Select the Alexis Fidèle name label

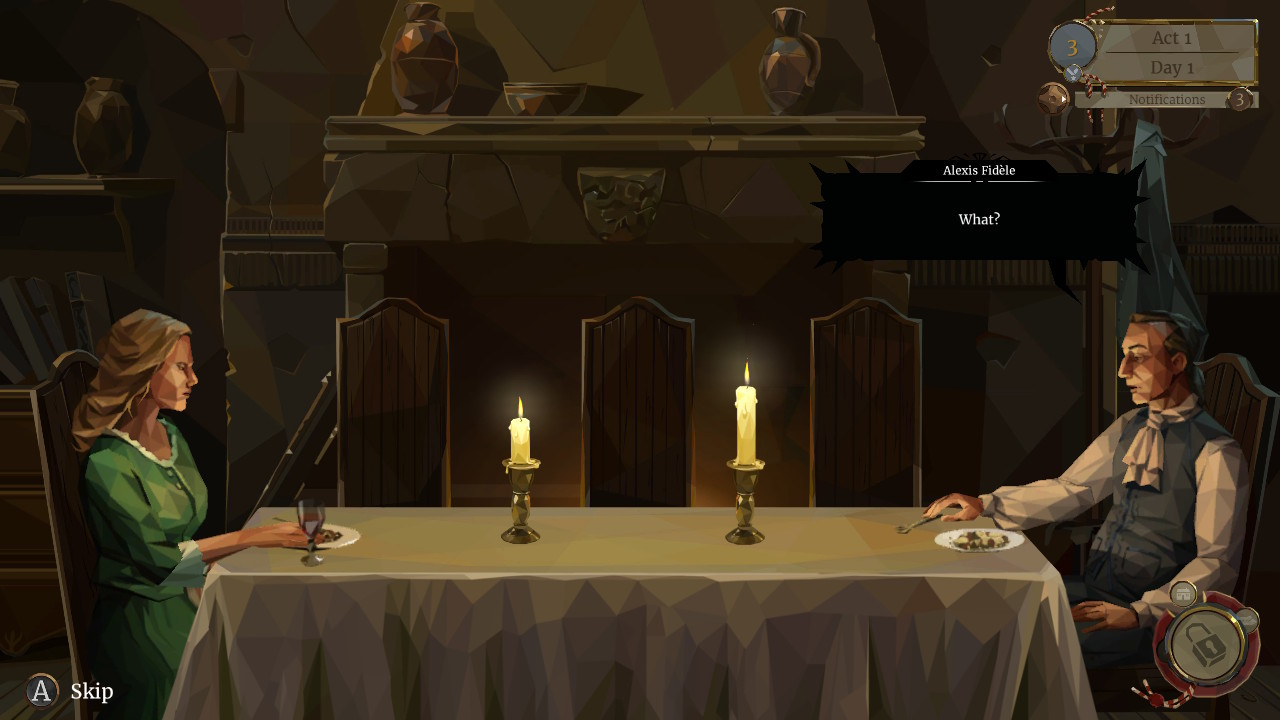(x=977, y=170)
